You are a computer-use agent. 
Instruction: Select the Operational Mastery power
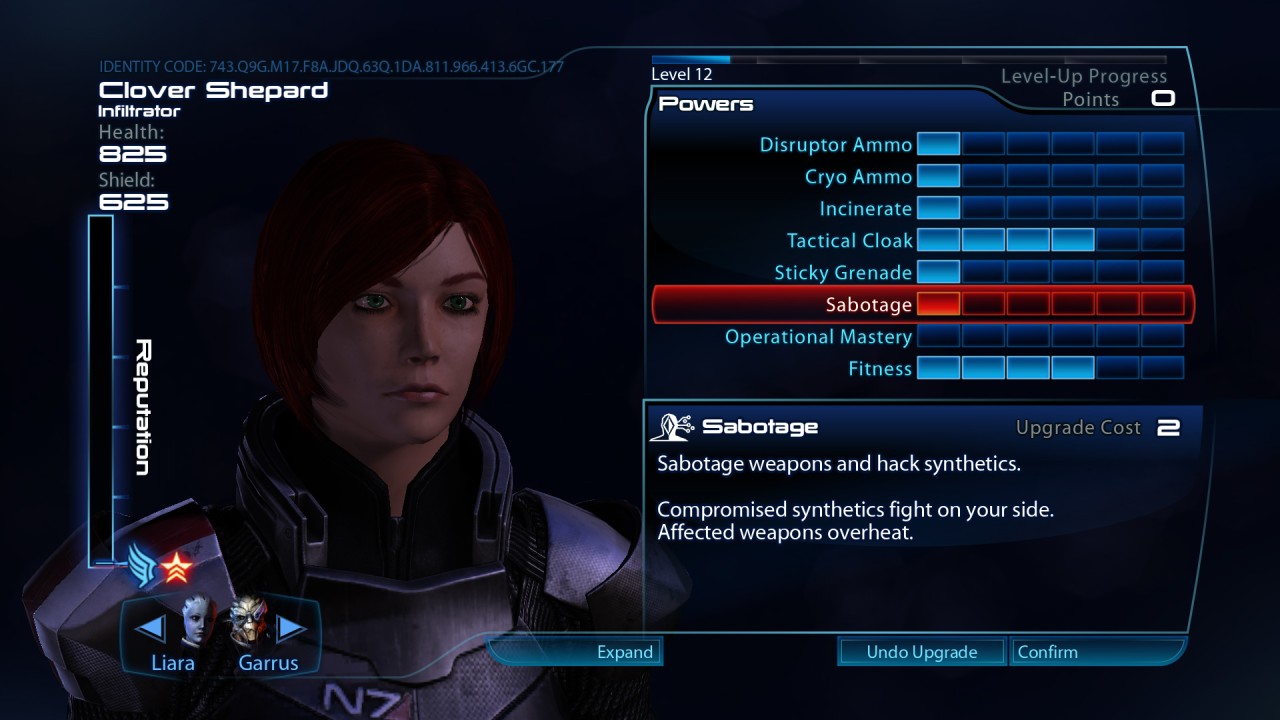tap(818, 337)
